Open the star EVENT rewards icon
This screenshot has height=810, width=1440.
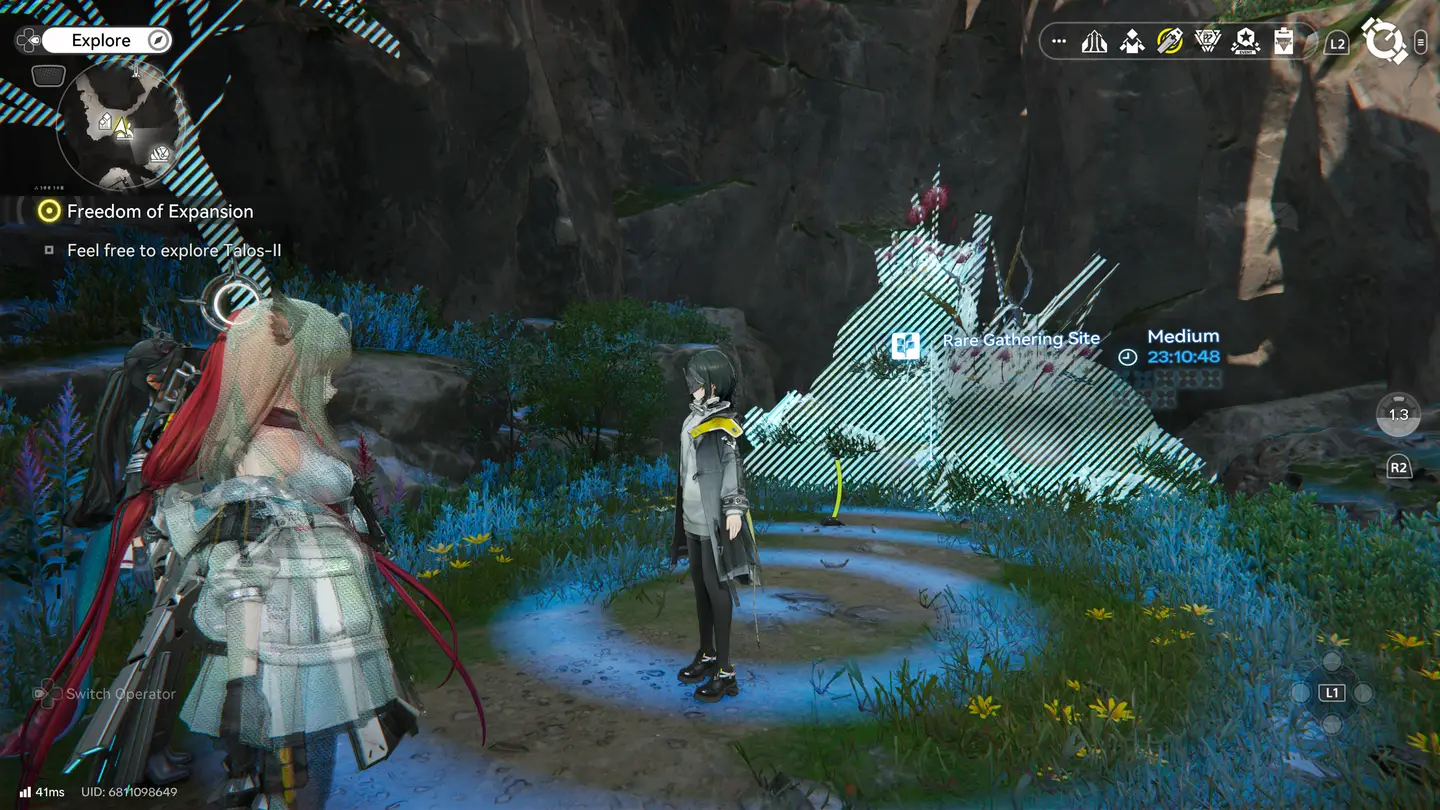pyautogui.click(x=1243, y=42)
